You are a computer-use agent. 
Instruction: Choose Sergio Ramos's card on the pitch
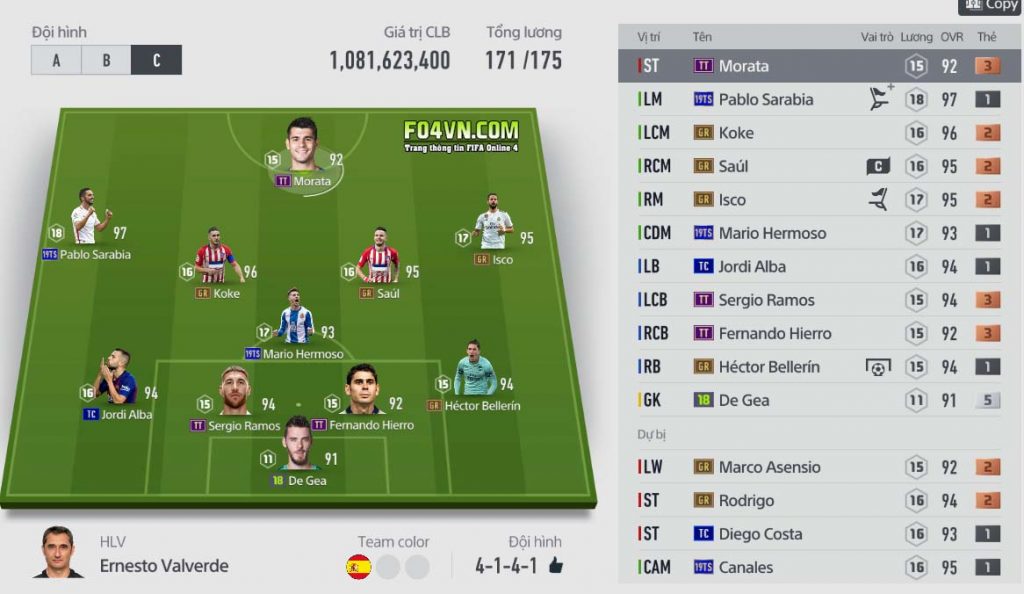point(236,391)
